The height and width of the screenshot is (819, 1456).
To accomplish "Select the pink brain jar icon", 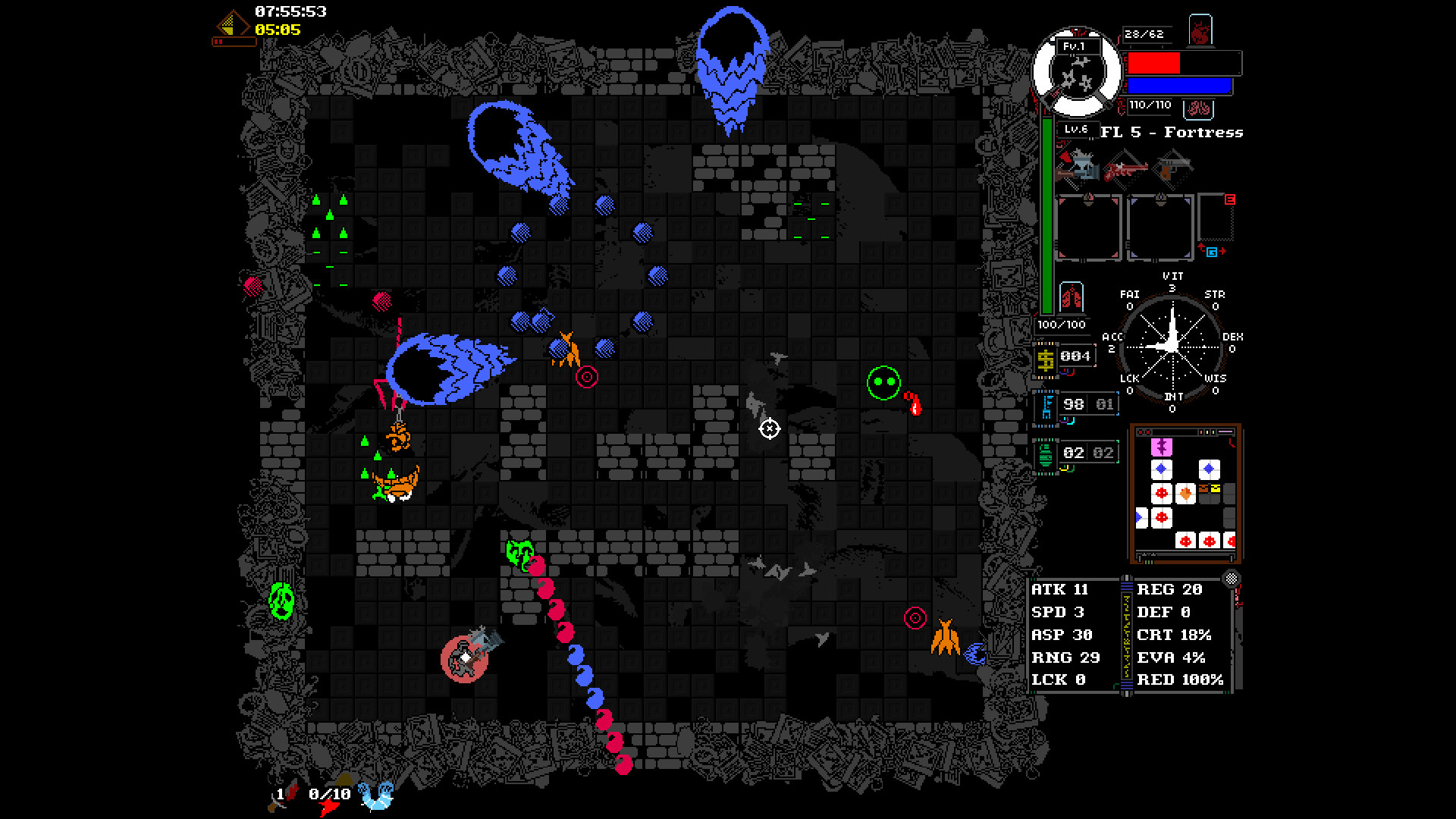I will [1199, 108].
